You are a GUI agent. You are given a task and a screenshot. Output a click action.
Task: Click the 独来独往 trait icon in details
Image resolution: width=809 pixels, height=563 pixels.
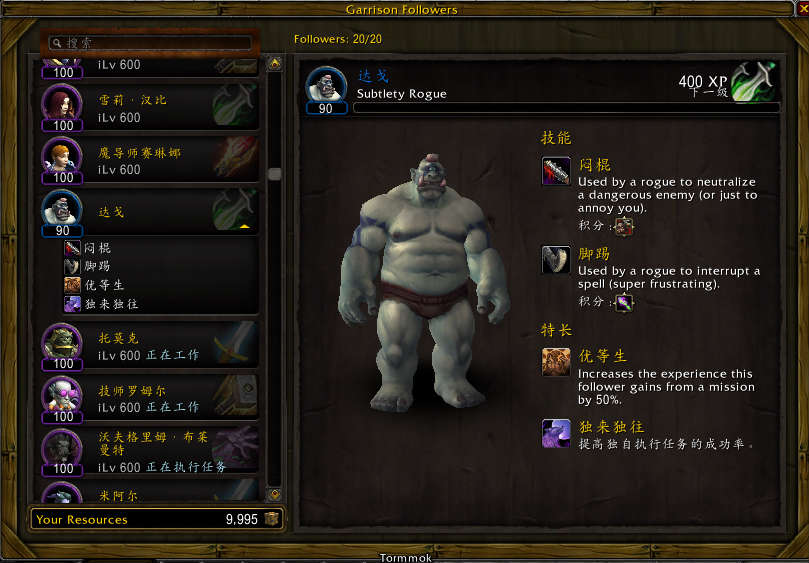pos(556,433)
